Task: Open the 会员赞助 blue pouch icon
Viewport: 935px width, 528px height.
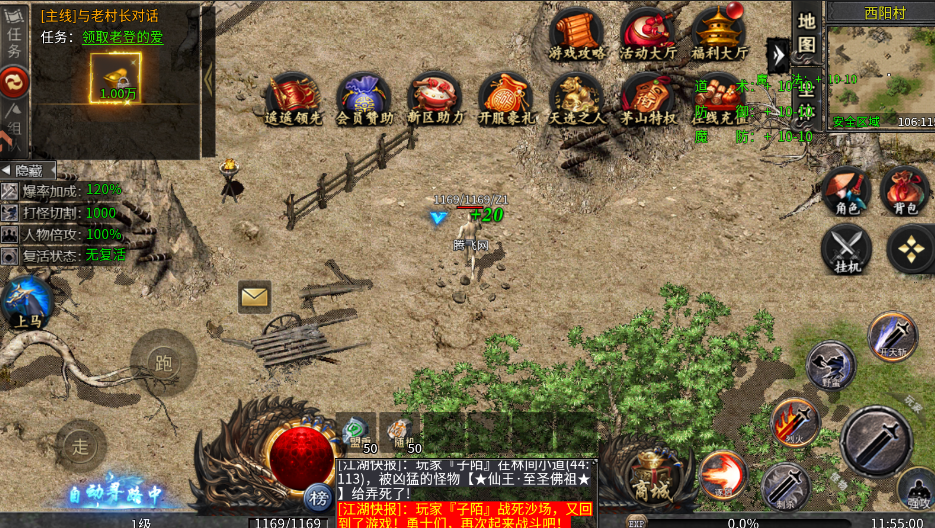Action: [363, 97]
